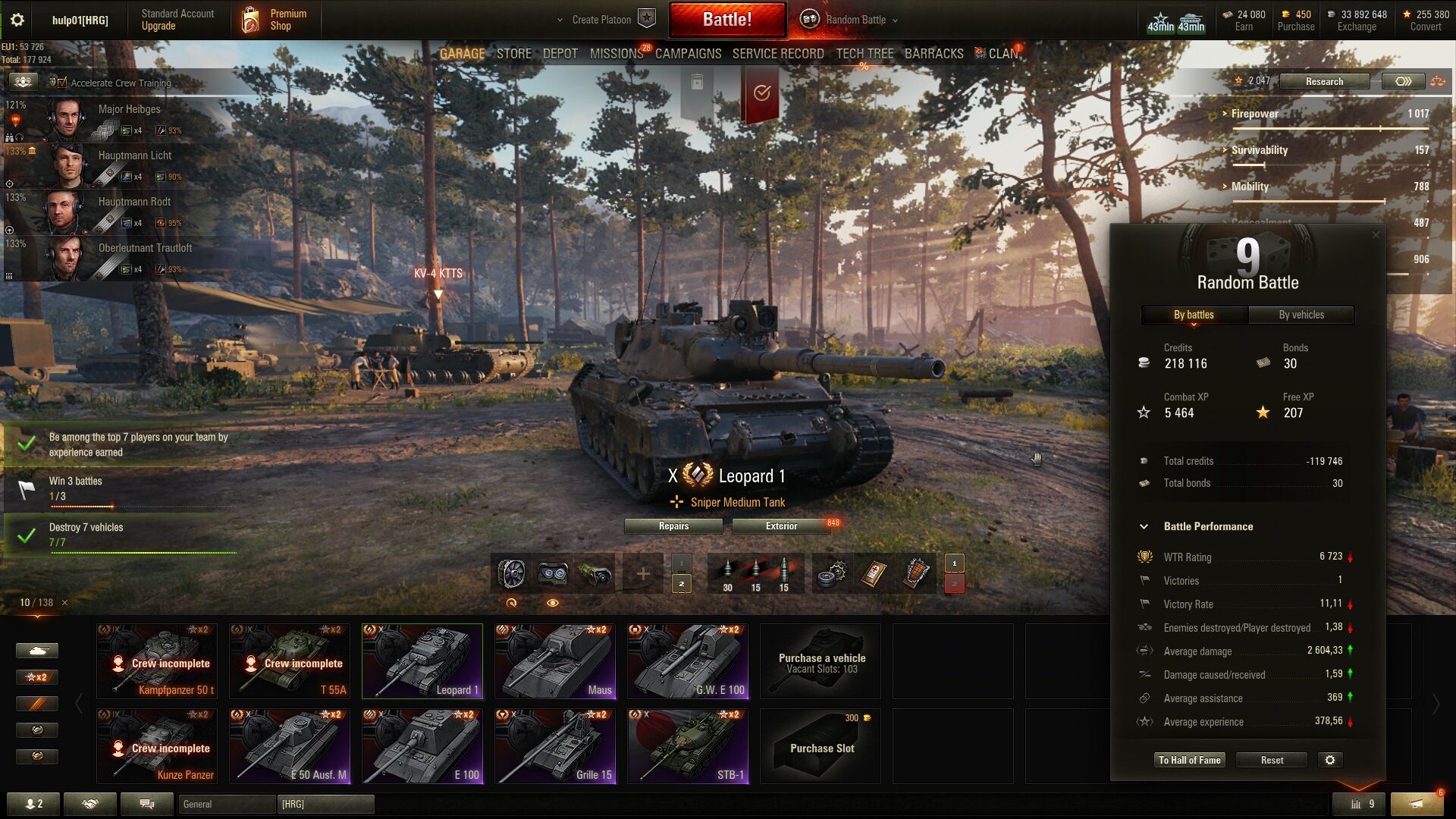Open the Repairs panel for Leopard 1
1456x819 pixels.
(x=673, y=526)
